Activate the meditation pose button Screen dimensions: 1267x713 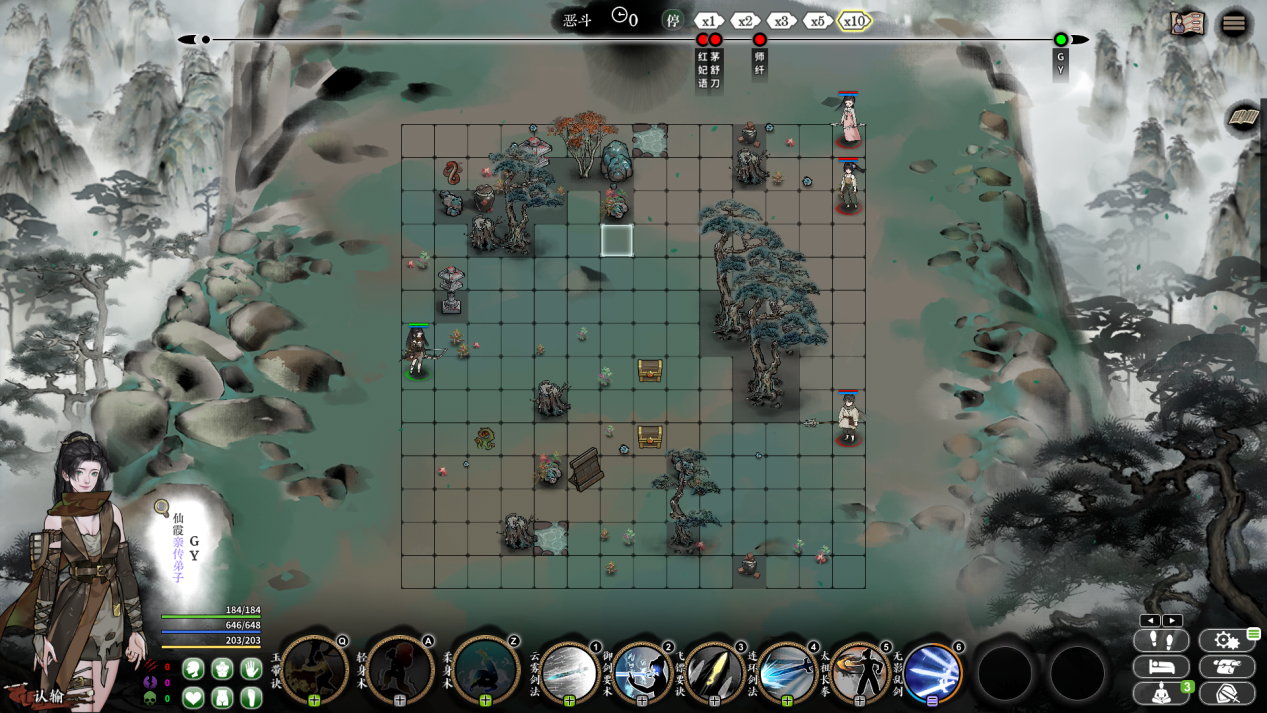(x=1161, y=692)
